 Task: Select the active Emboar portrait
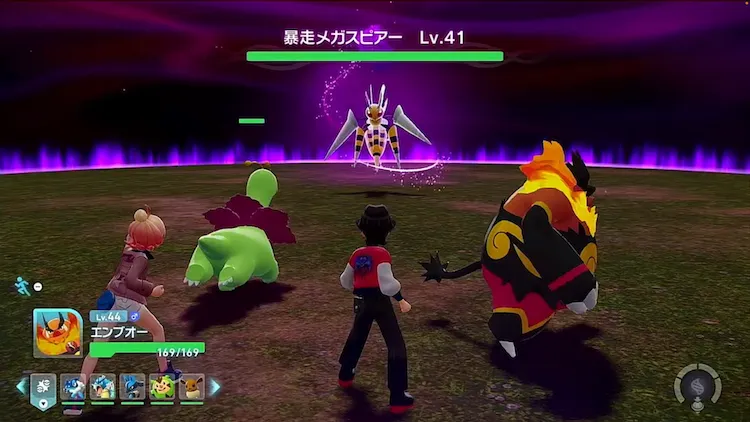pyautogui.click(x=57, y=333)
